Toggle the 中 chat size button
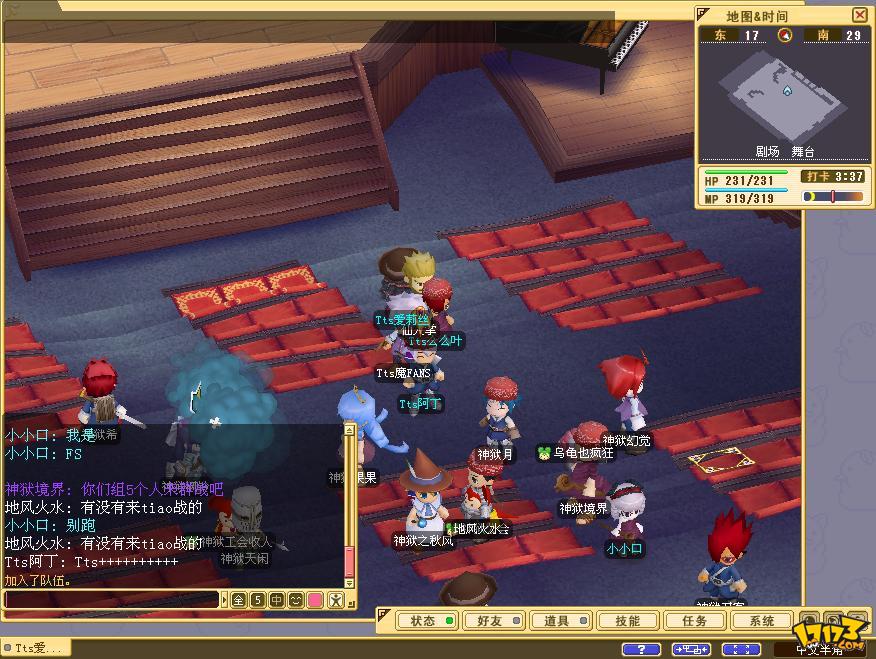 point(277,600)
